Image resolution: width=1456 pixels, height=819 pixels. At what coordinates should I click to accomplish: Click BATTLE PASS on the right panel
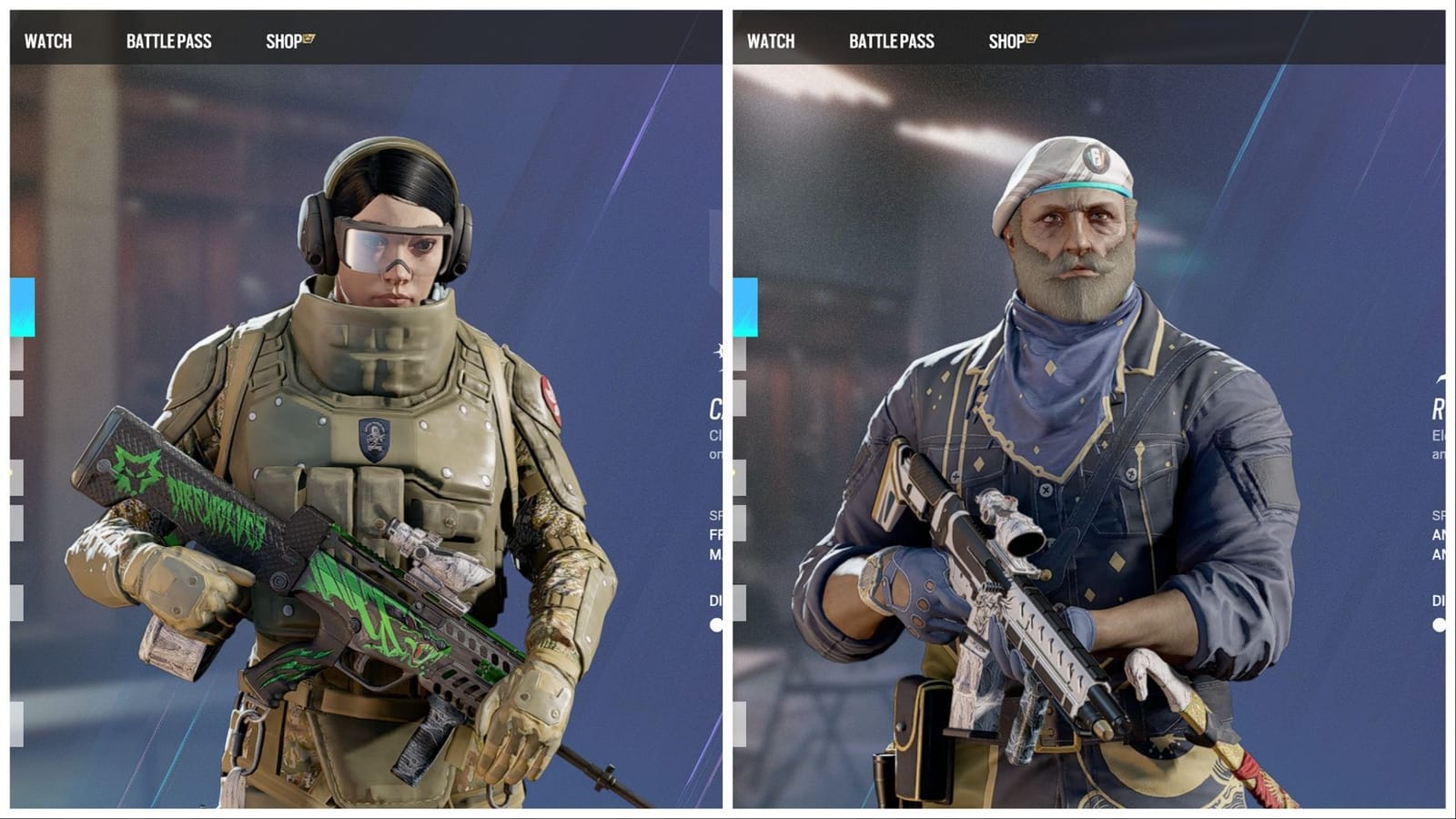pos(891,40)
